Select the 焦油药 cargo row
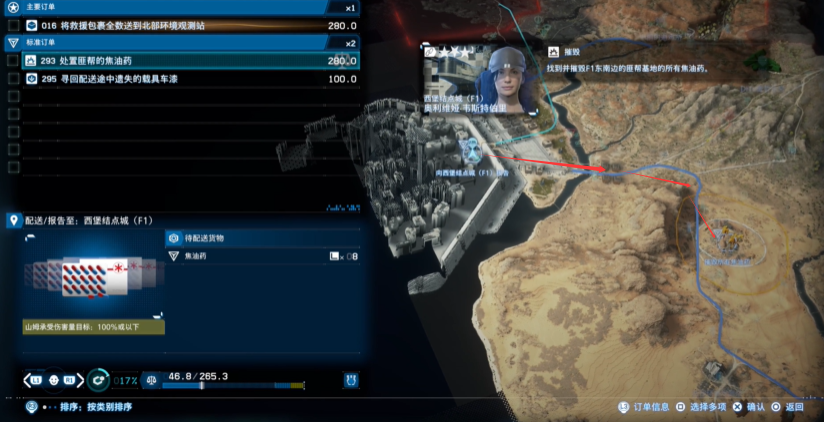Image resolution: width=824 pixels, height=422 pixels. pyautogui.click(x=262, y=256)
